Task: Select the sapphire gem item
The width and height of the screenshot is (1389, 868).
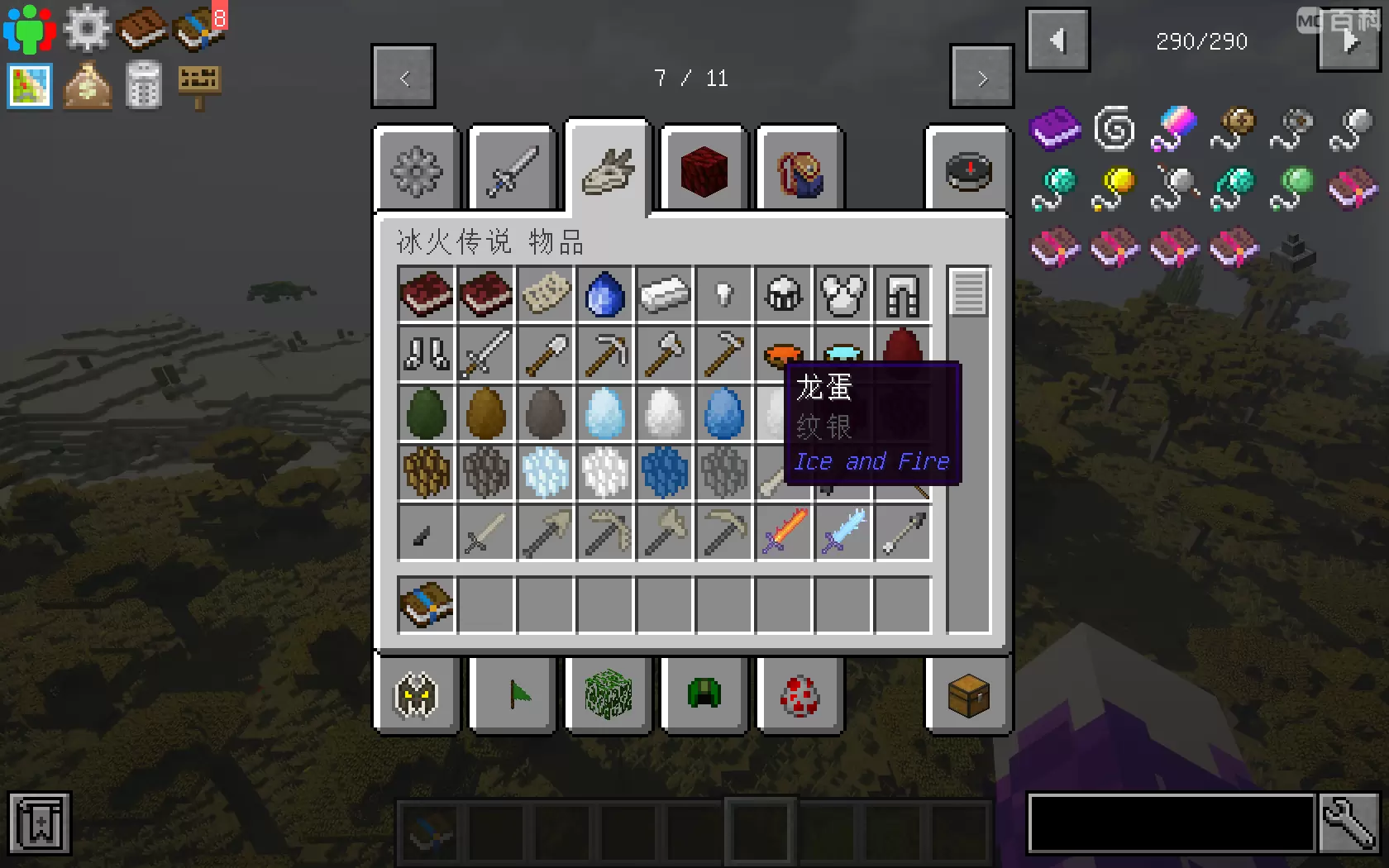Action: coord(604,294)
